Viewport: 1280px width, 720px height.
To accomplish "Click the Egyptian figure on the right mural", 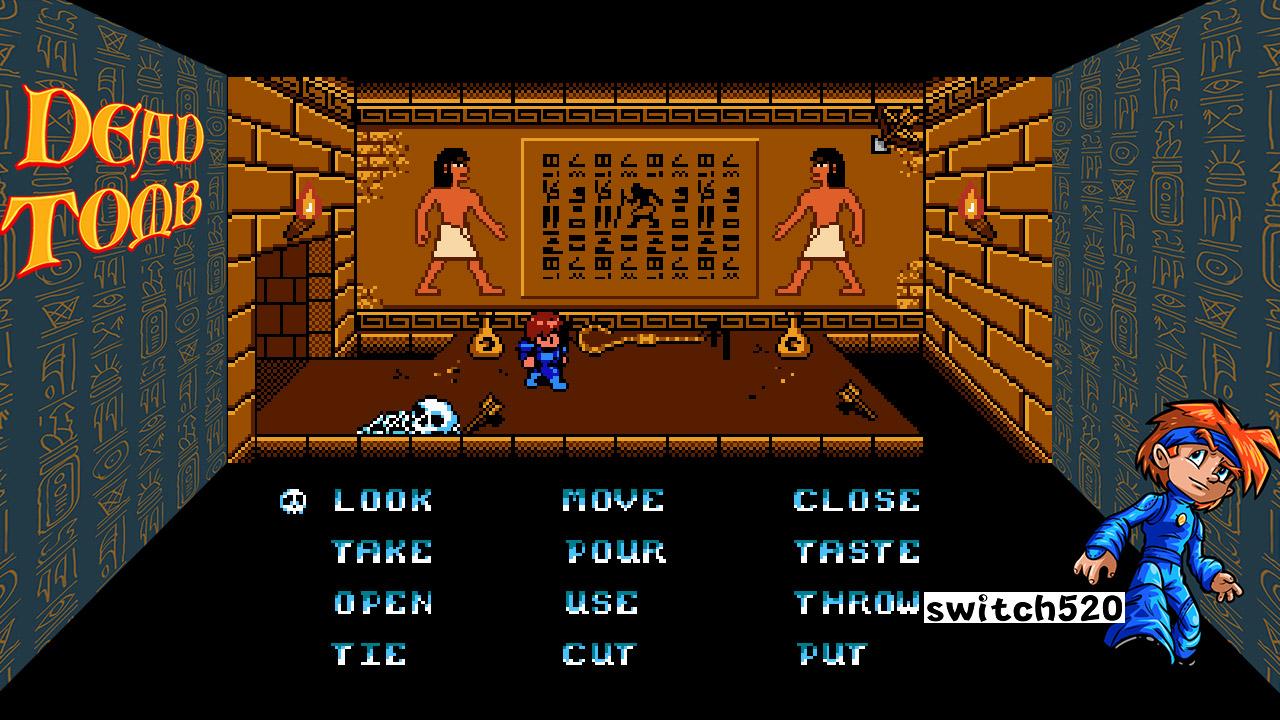I will click(824, 220).
